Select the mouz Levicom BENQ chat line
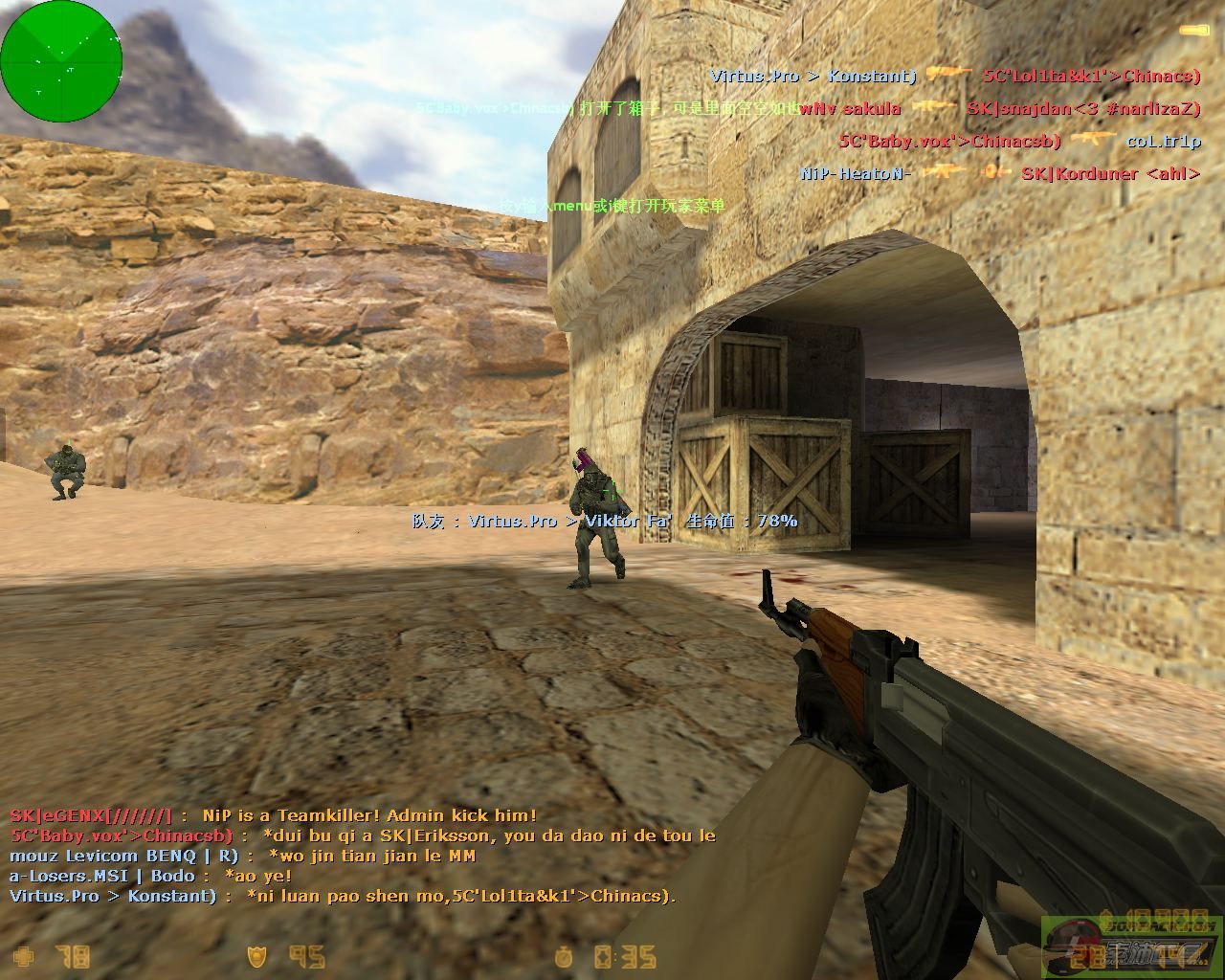 (242, 856)
